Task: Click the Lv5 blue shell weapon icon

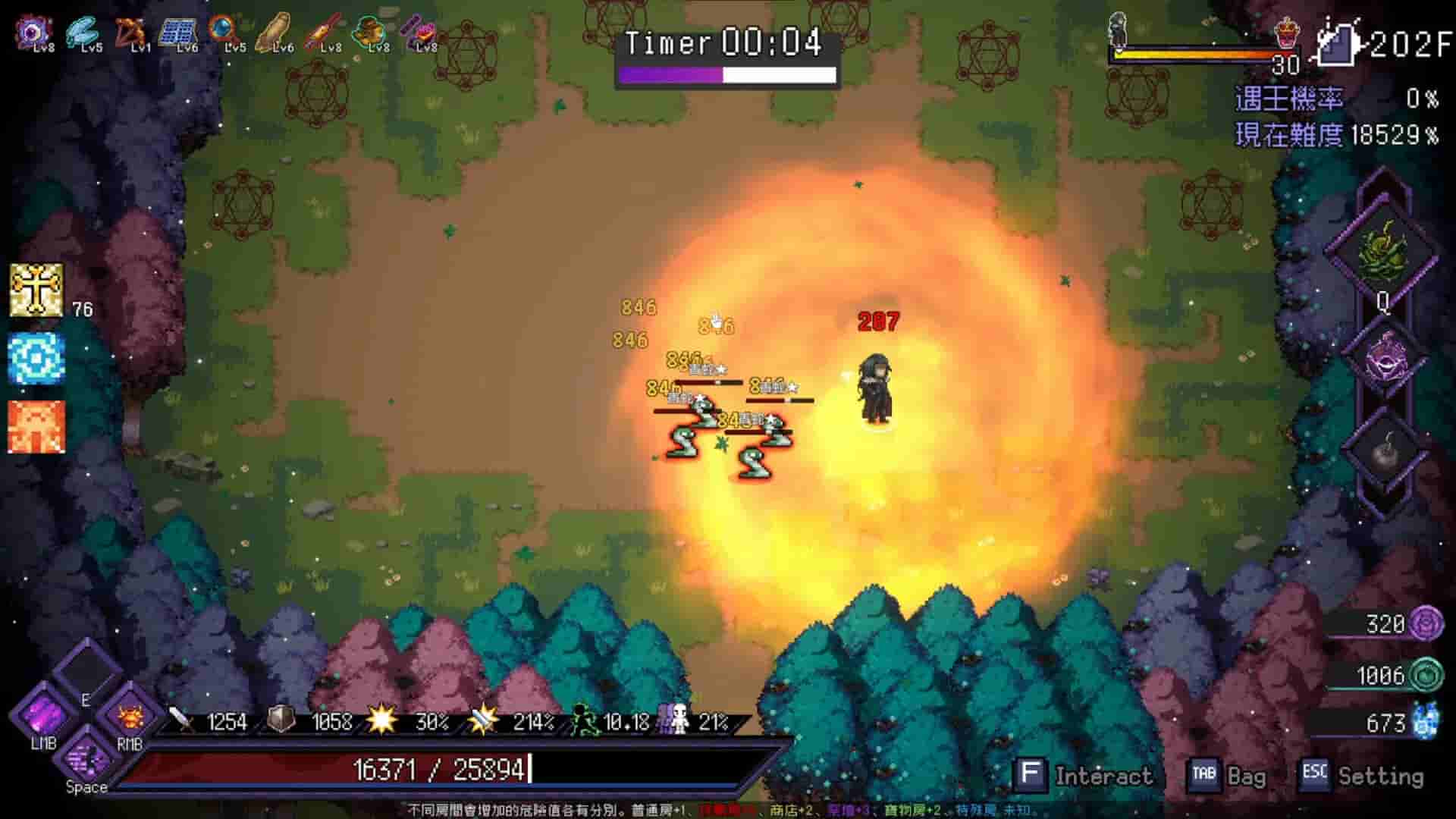Action: pos(83,30)
